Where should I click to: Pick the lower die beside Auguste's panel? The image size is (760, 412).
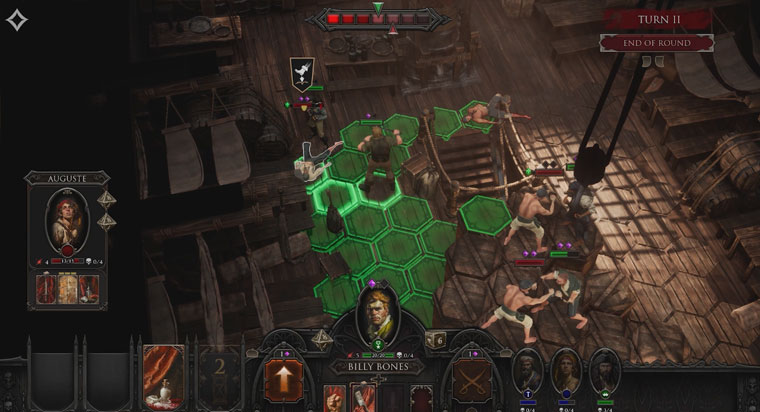[x=106, y=221]
